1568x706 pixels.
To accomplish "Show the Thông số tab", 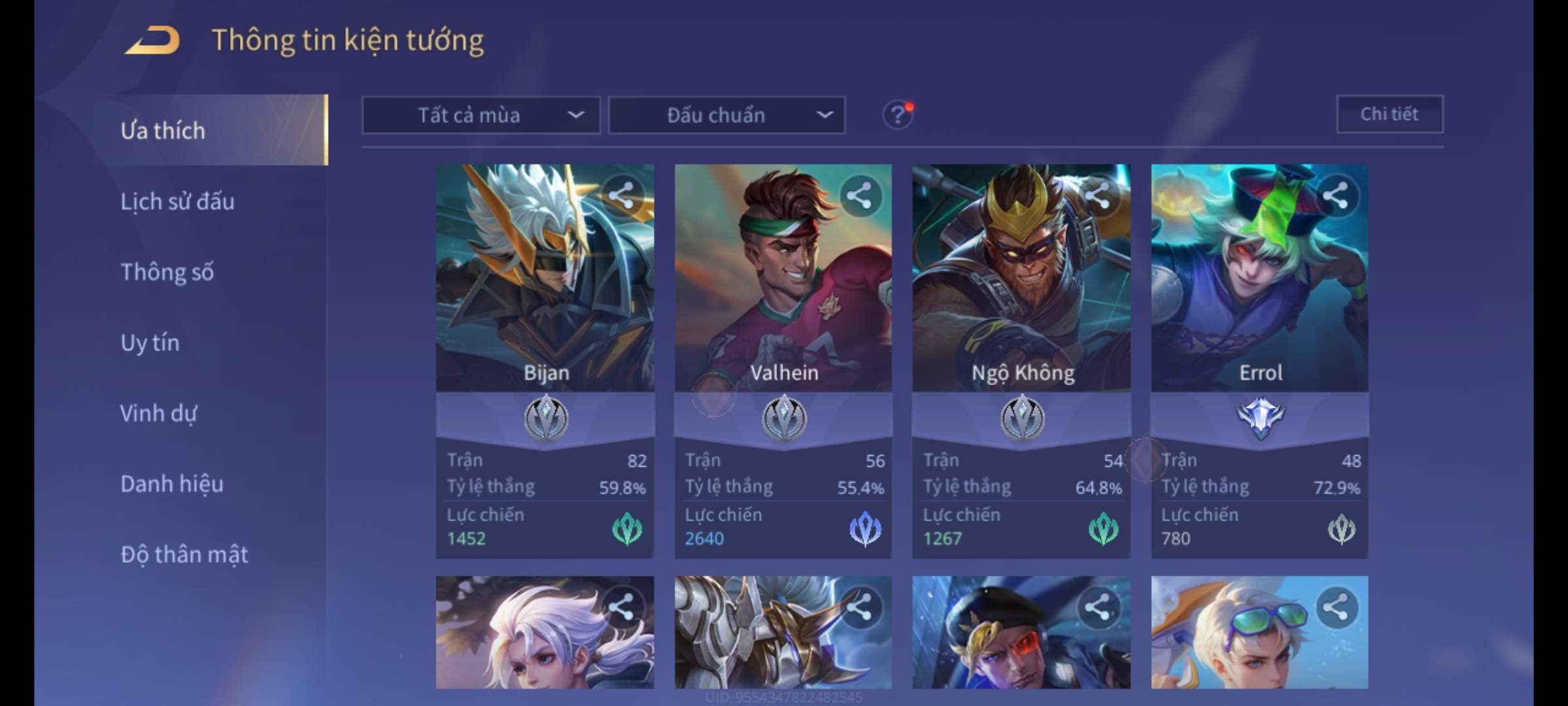I will point(167,272).
